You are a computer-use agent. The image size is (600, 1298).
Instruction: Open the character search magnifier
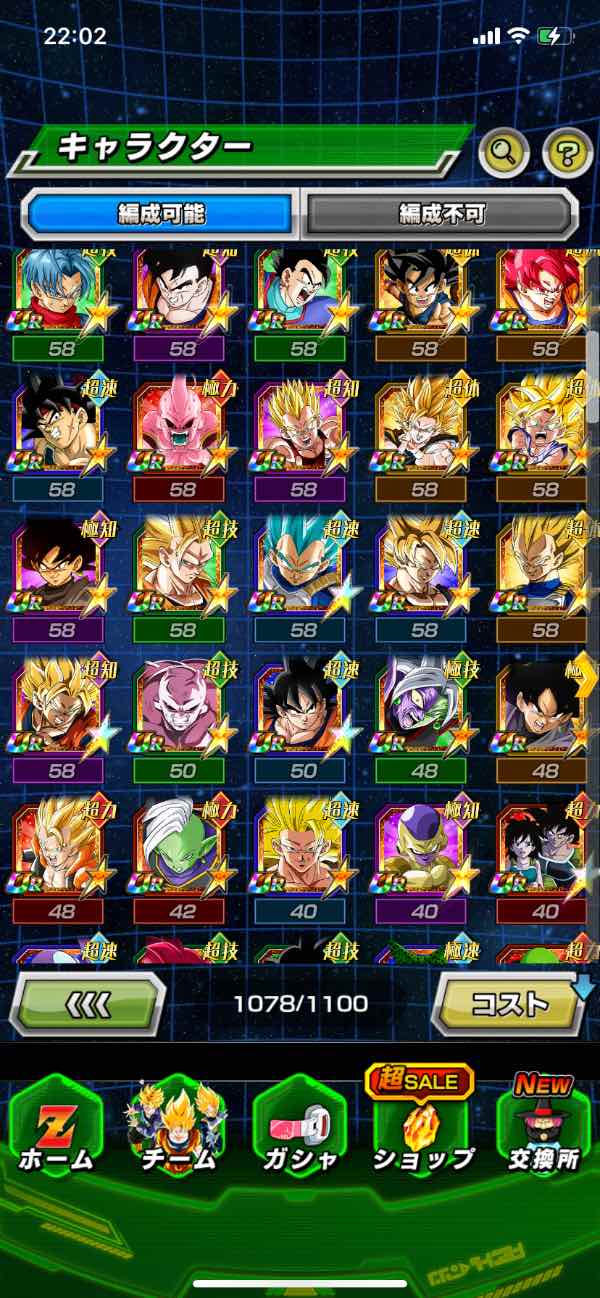(x=505, y=153)
